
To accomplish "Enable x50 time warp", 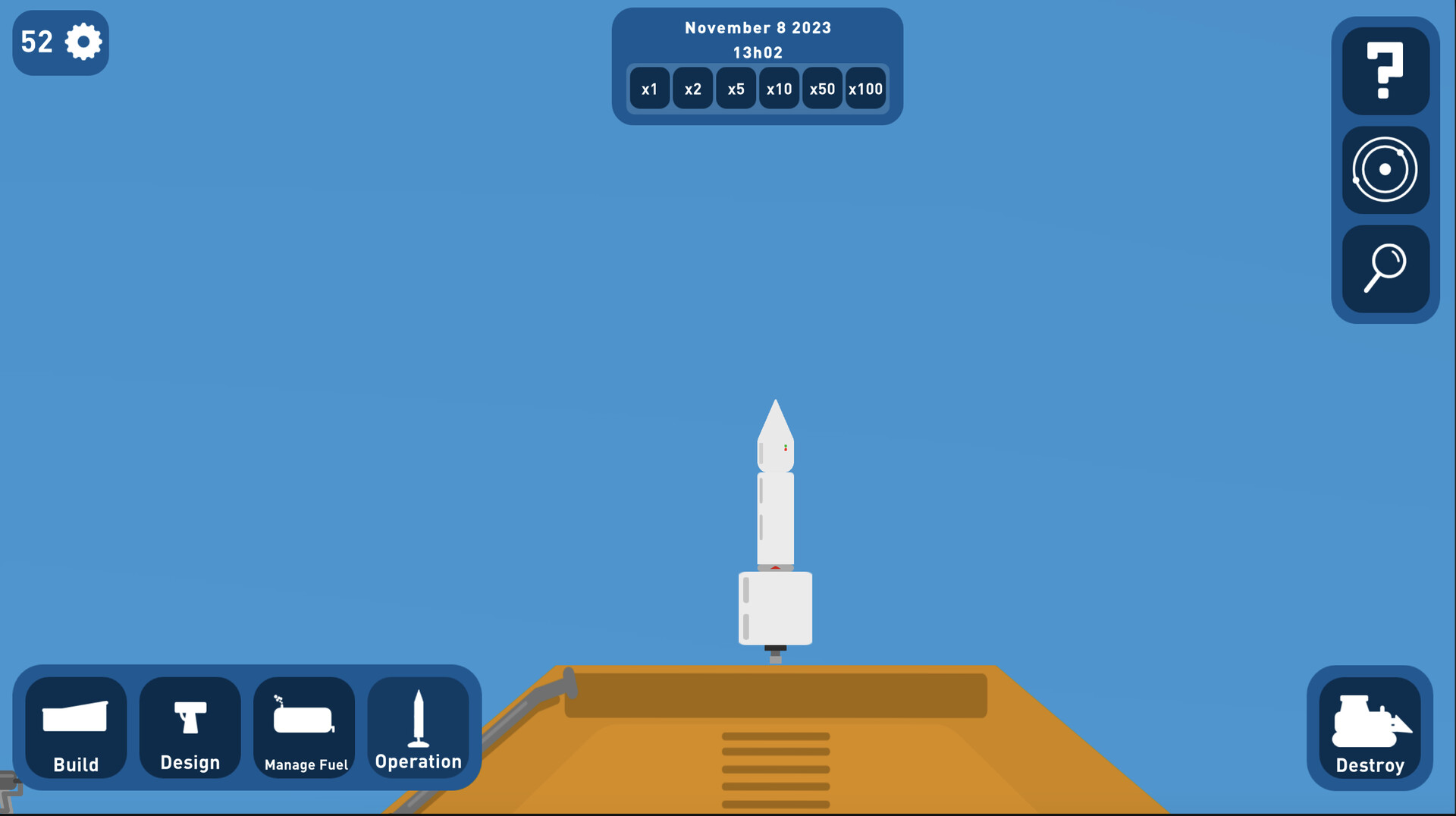I will [x=822, y=88].
